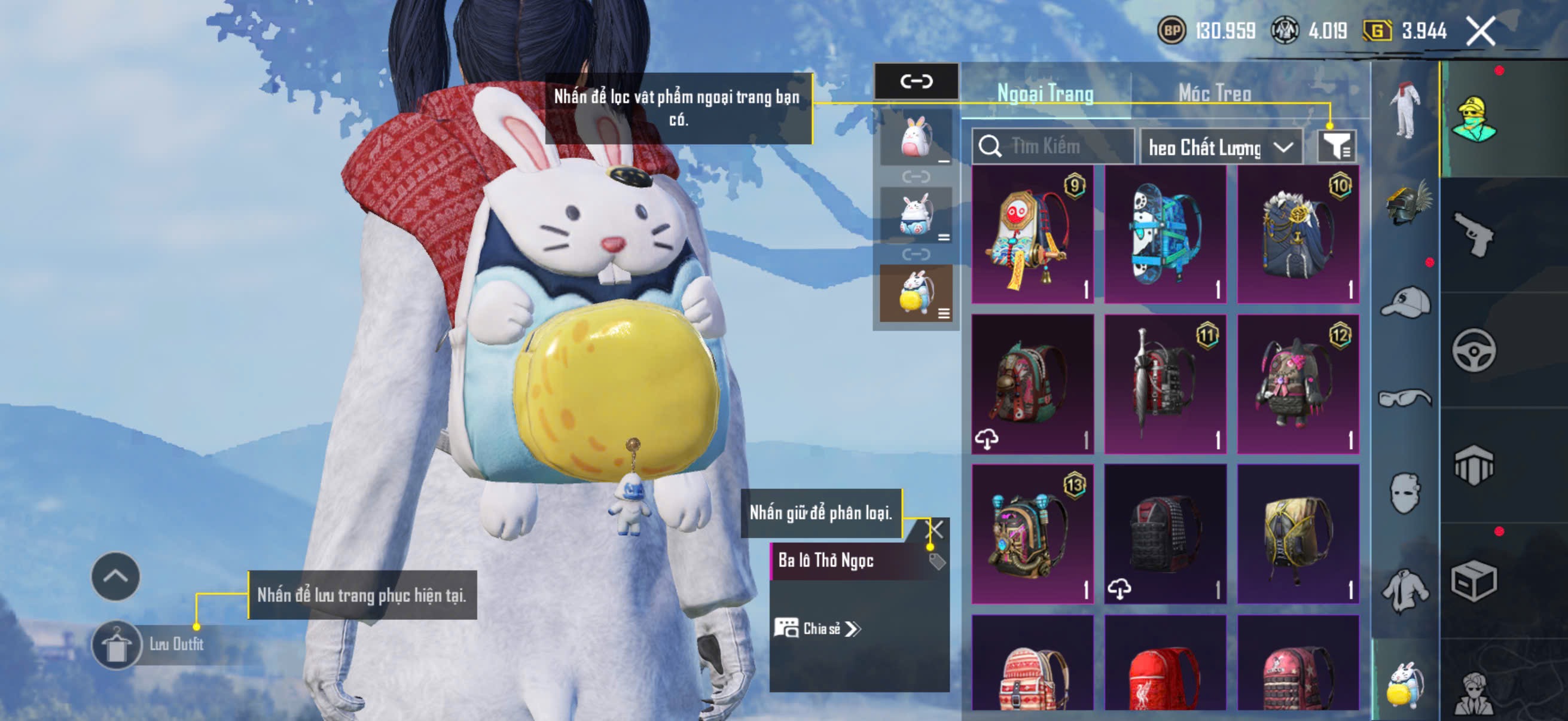This screenshot has height=721, width=1568.
Task: Tap Chia sẻ to share the backpack
Action: coord(817,628)
